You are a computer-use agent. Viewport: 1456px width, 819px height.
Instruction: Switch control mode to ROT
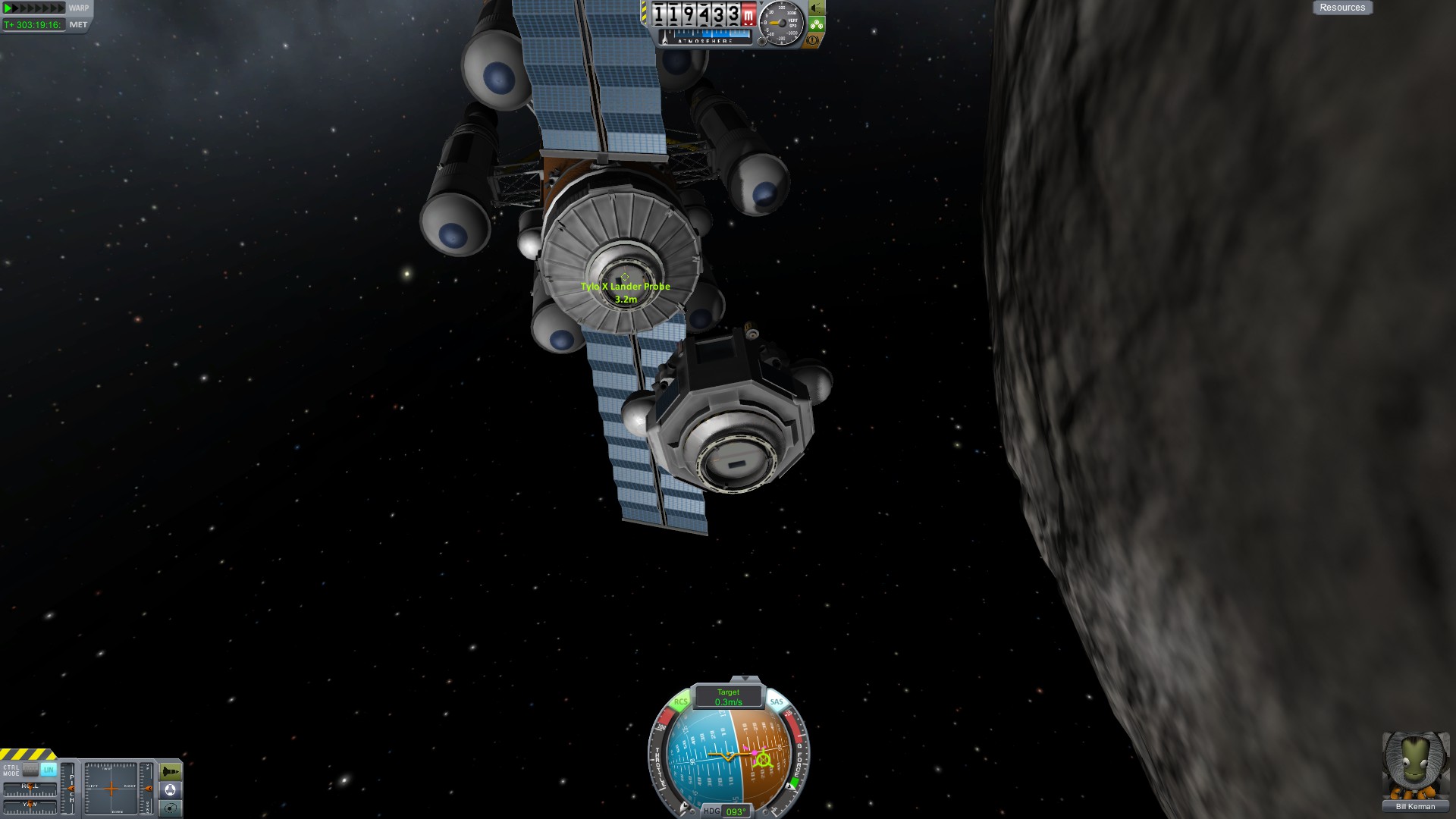click(30, 770)
